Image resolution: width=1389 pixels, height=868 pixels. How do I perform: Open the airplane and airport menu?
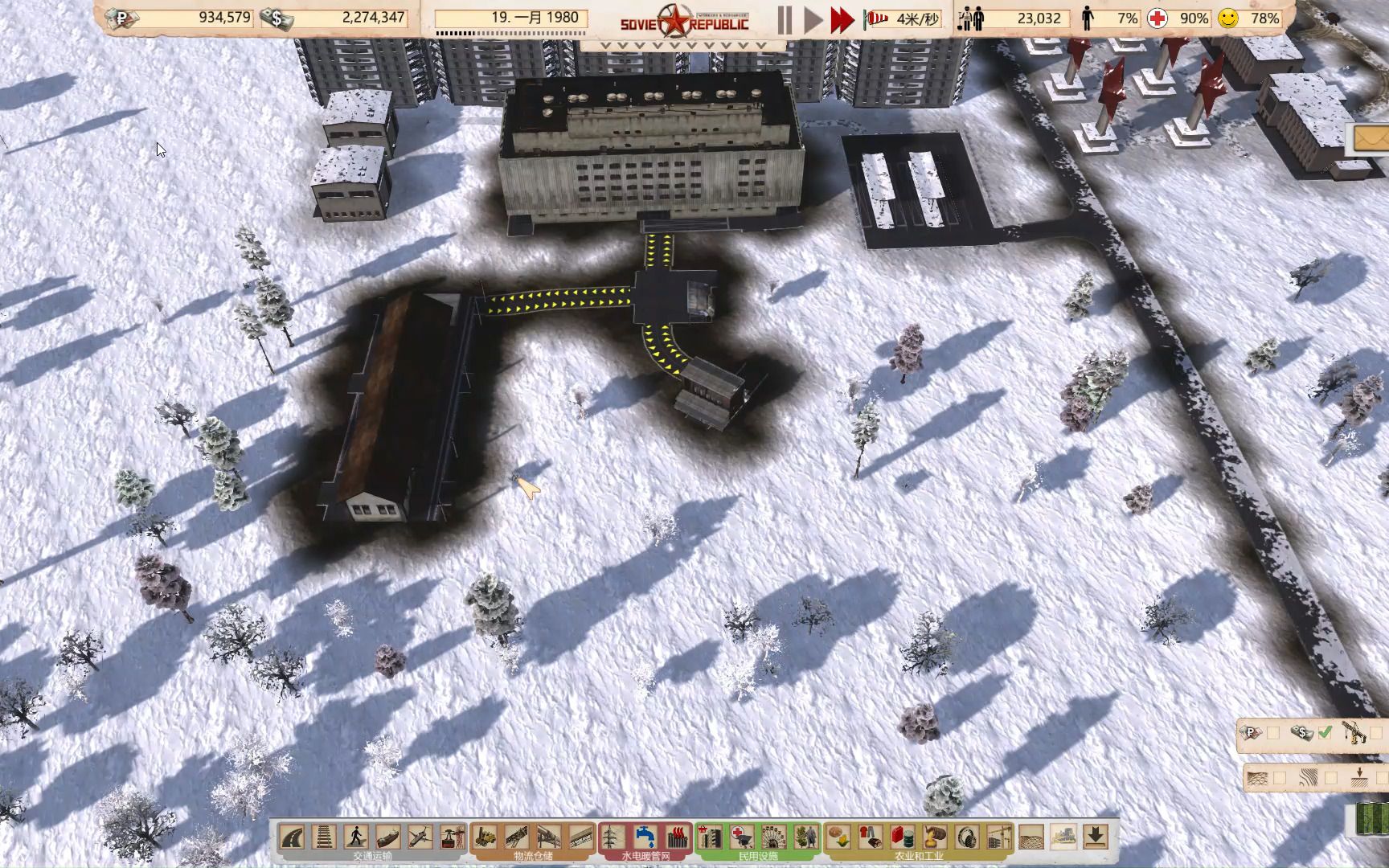[420, 837]
